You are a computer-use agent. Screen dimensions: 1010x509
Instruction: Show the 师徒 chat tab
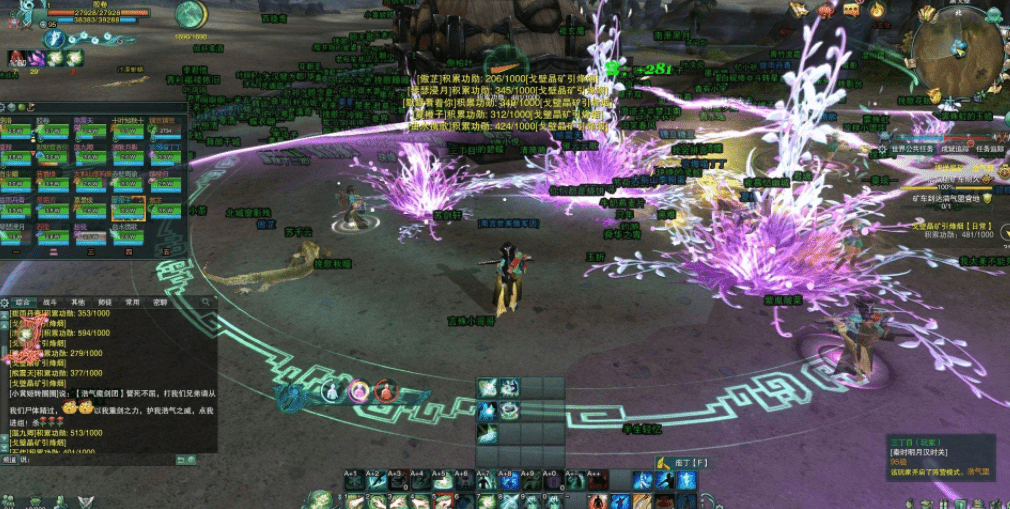105,301
